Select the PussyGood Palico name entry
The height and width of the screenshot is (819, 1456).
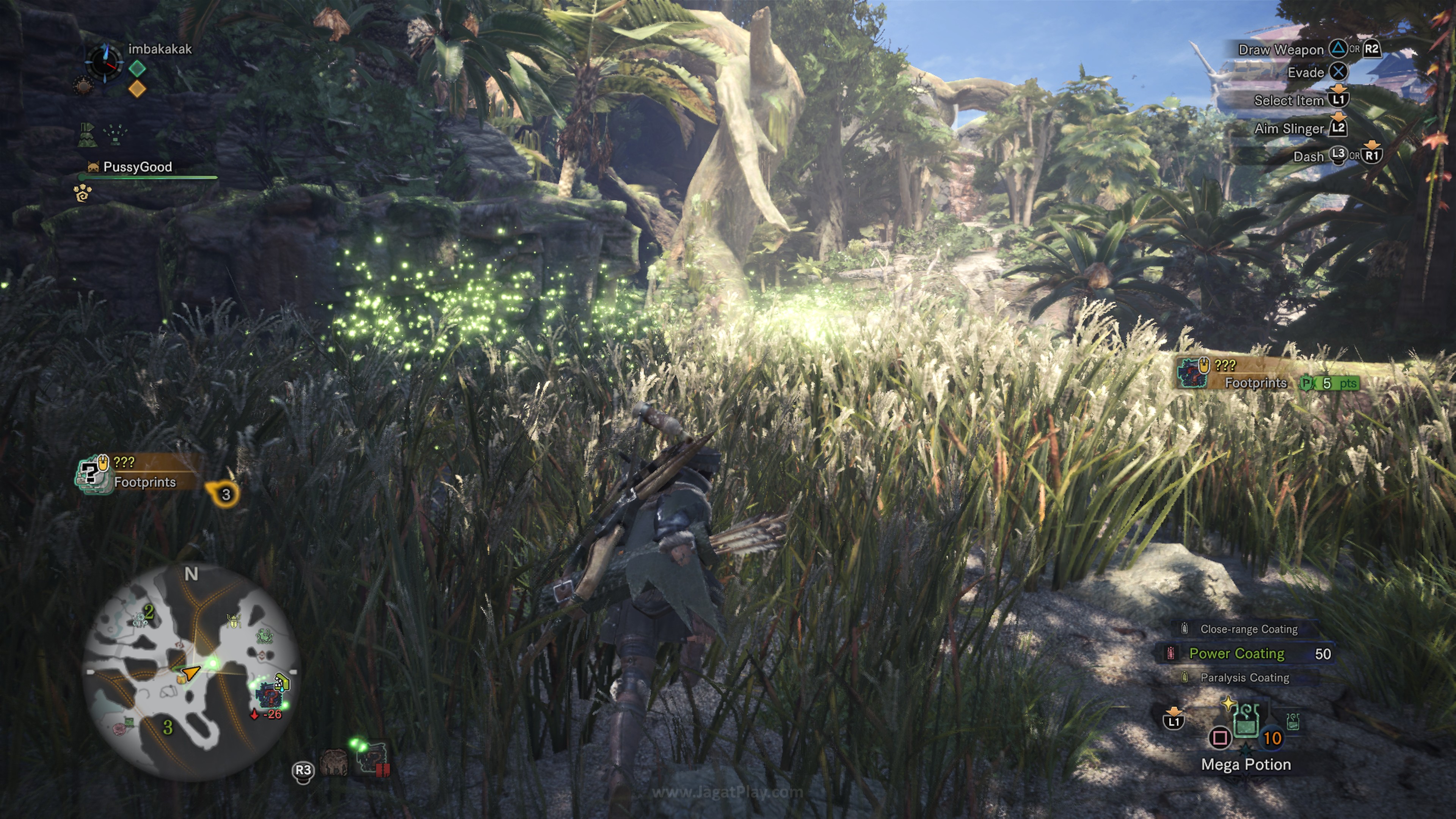pos(137,167)
